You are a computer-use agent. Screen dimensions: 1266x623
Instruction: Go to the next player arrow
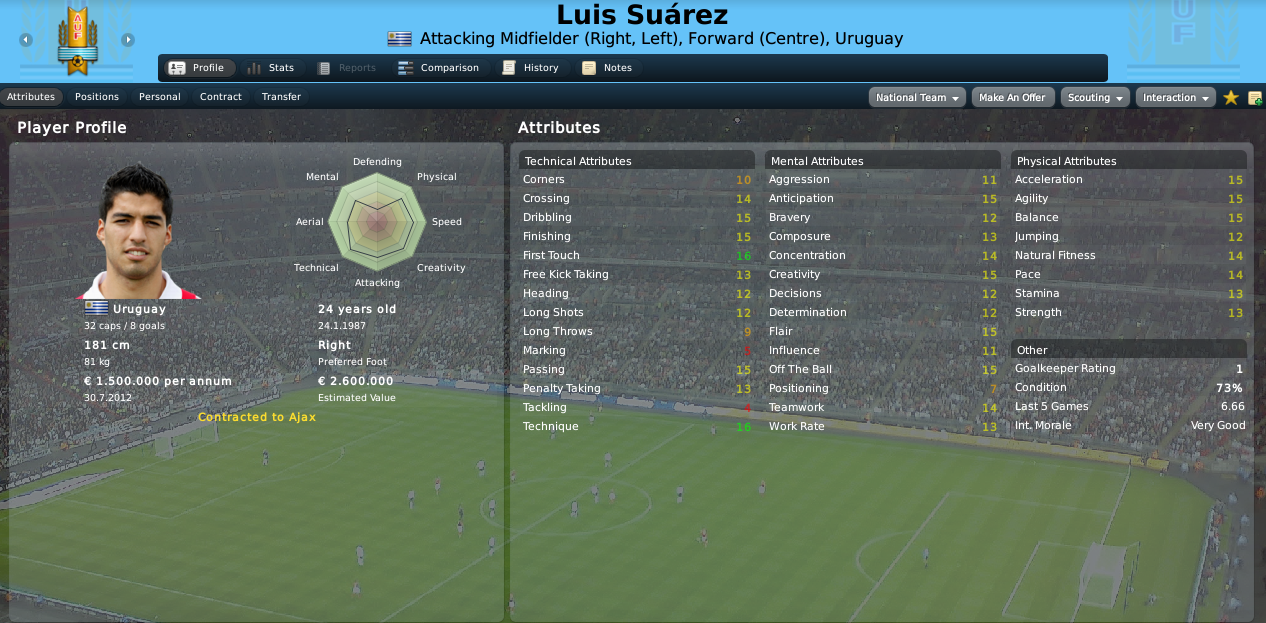click(128, 40)
